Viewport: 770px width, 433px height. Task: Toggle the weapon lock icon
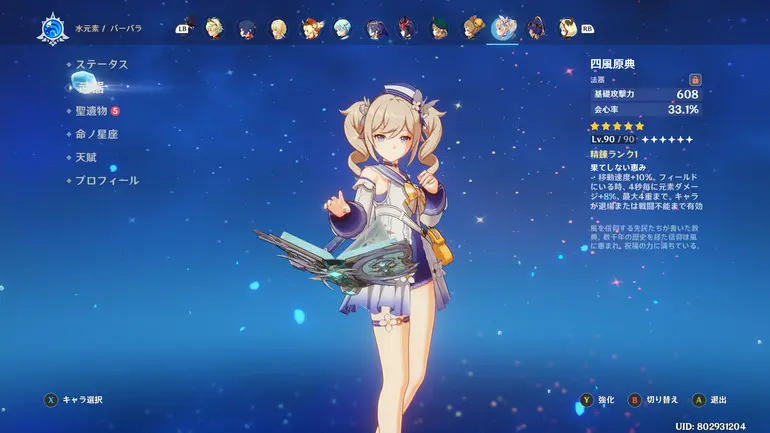pos(695,79)
